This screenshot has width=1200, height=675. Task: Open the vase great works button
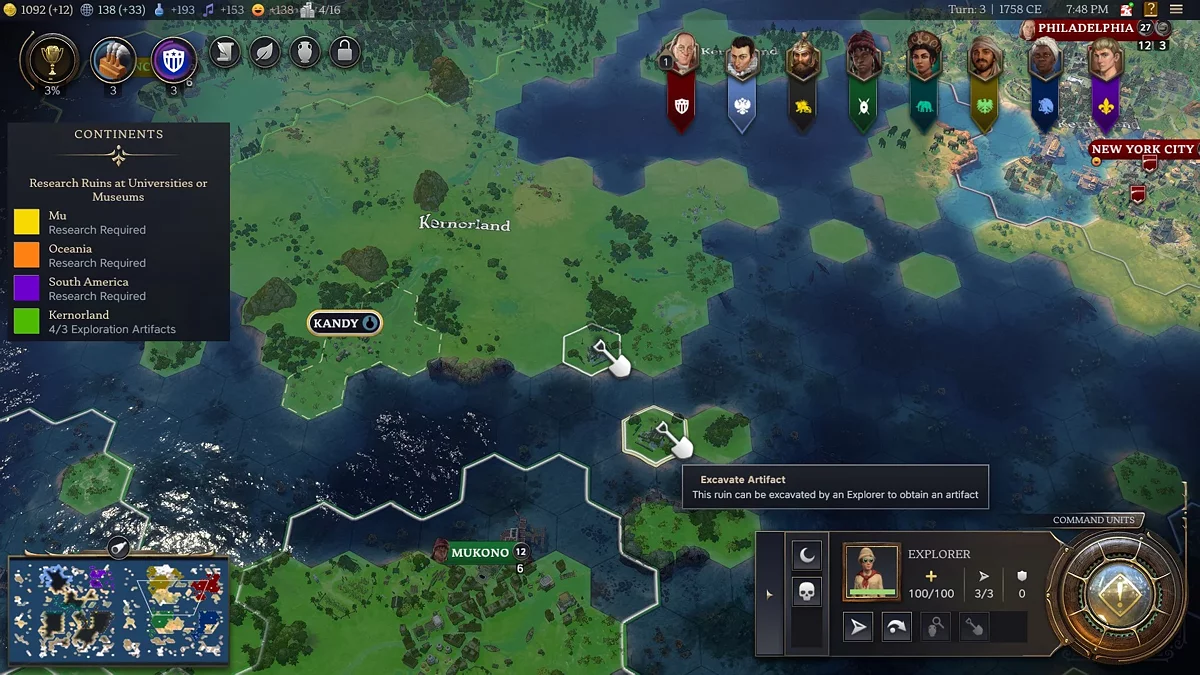click(x=305, y=51)
